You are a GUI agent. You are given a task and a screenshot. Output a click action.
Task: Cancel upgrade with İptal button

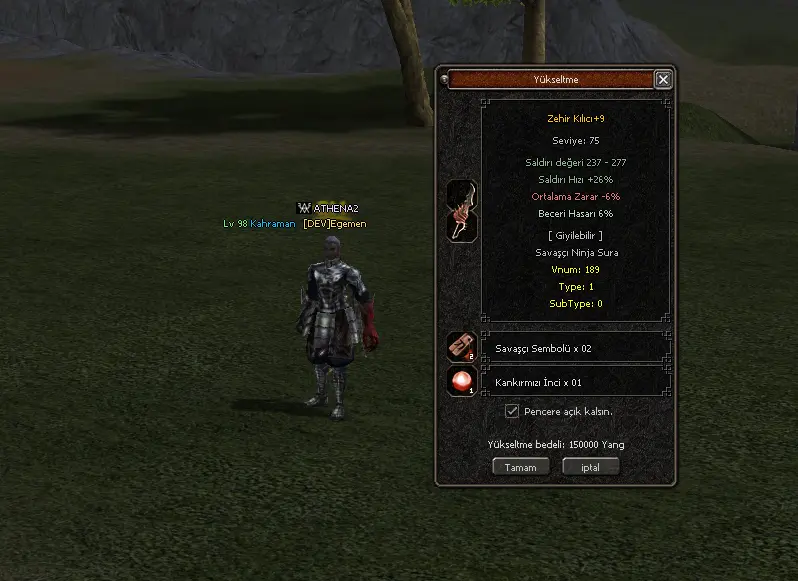[591, 467]
